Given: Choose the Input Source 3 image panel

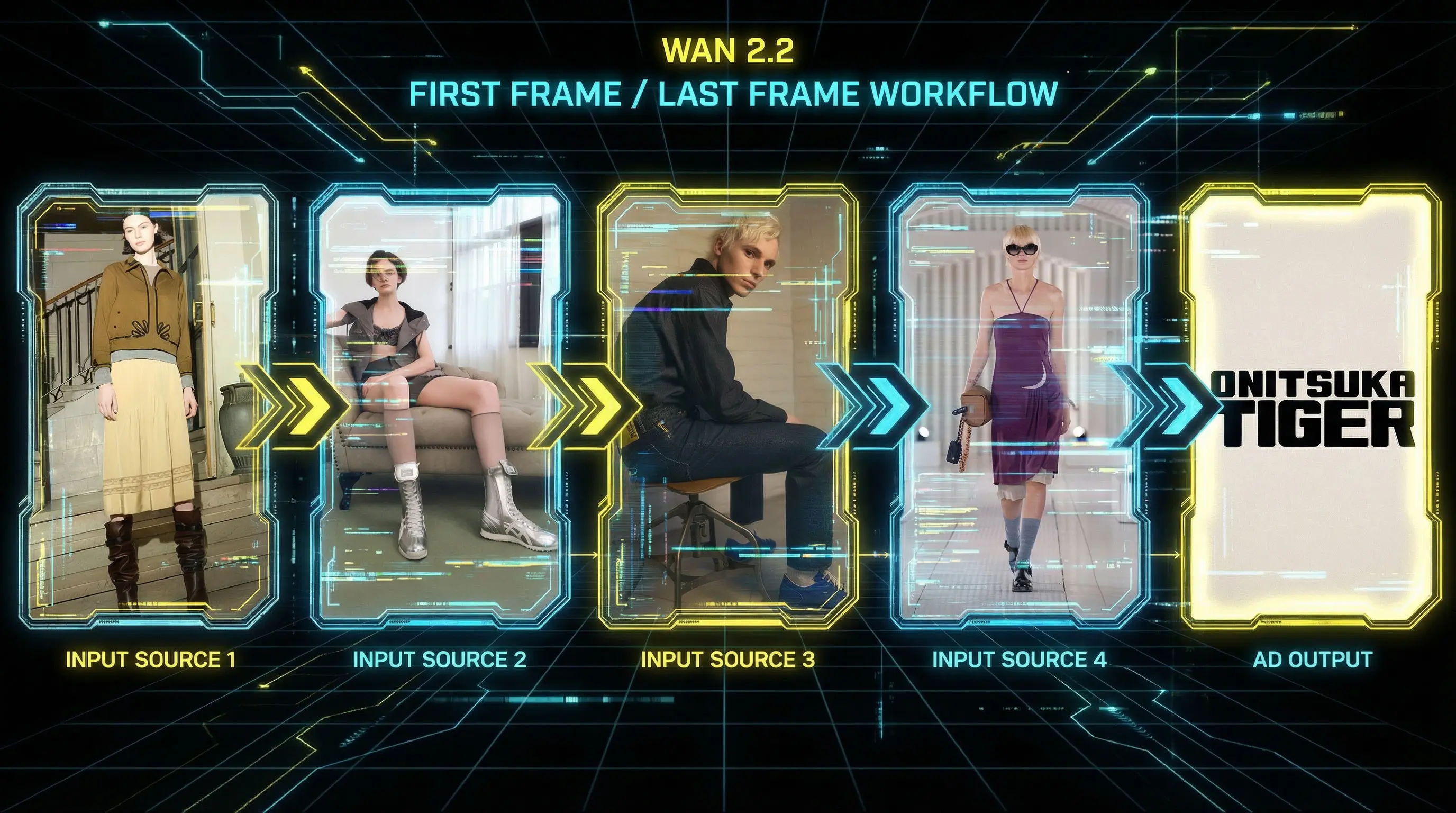Looking at the screenshot, I should 728,404.
